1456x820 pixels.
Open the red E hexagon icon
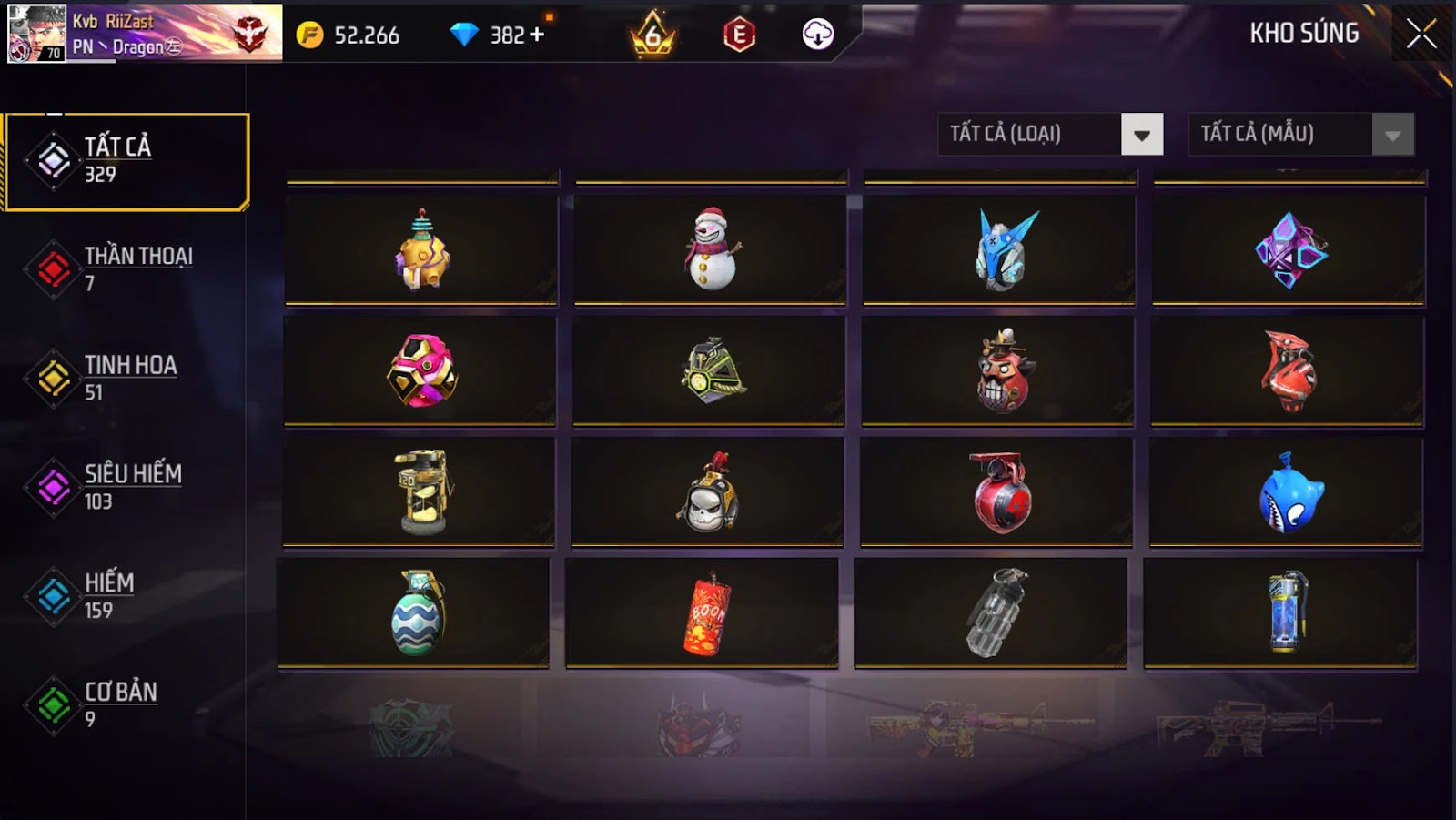(x=739, y=35)
